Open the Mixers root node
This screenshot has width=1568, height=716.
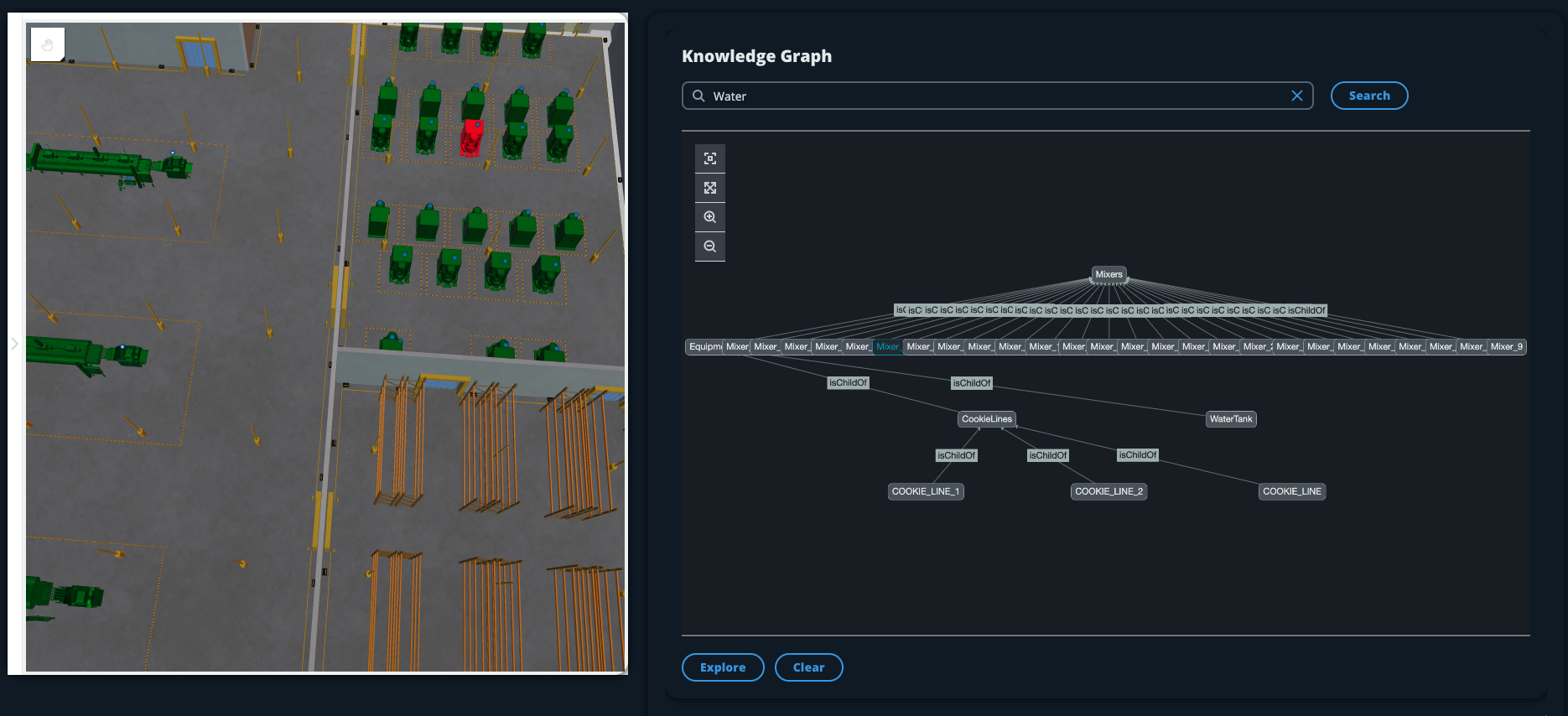(x=1109, y=274)
